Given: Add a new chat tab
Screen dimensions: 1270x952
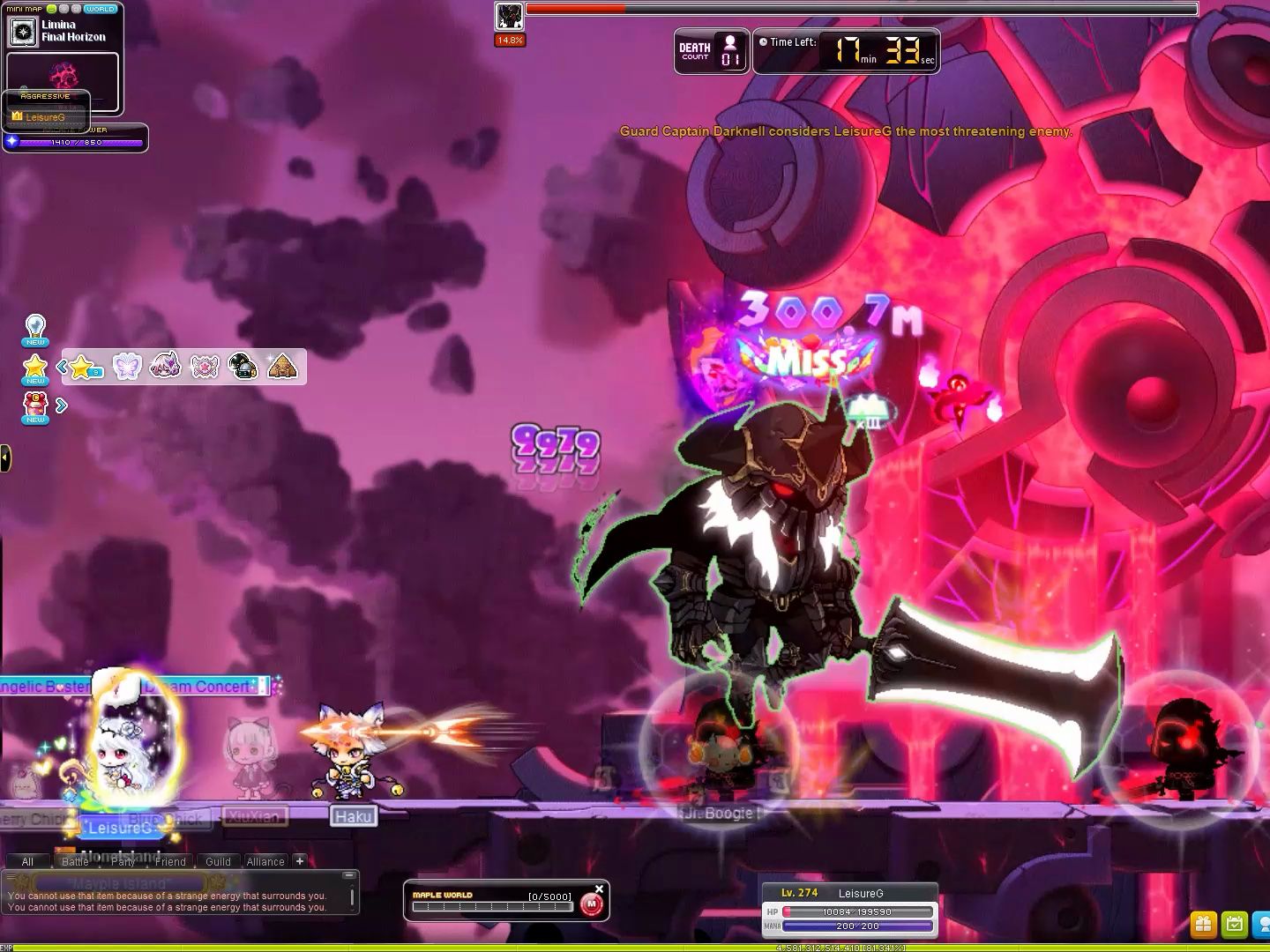Looking at the screenshot, I should click(300, 861).
